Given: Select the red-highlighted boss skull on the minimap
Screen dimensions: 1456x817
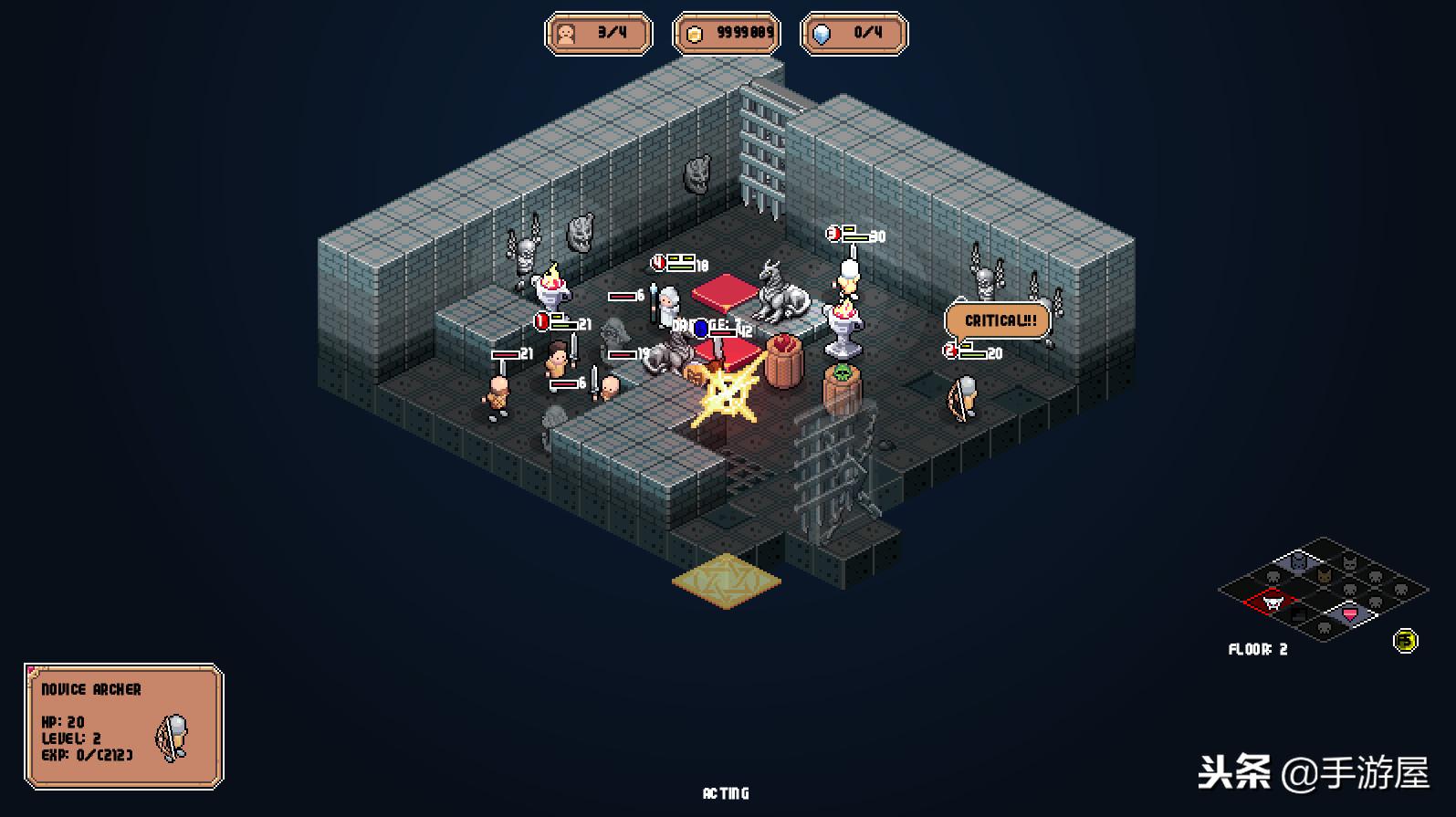Looking at the screenshot, I should point(1274,602).
